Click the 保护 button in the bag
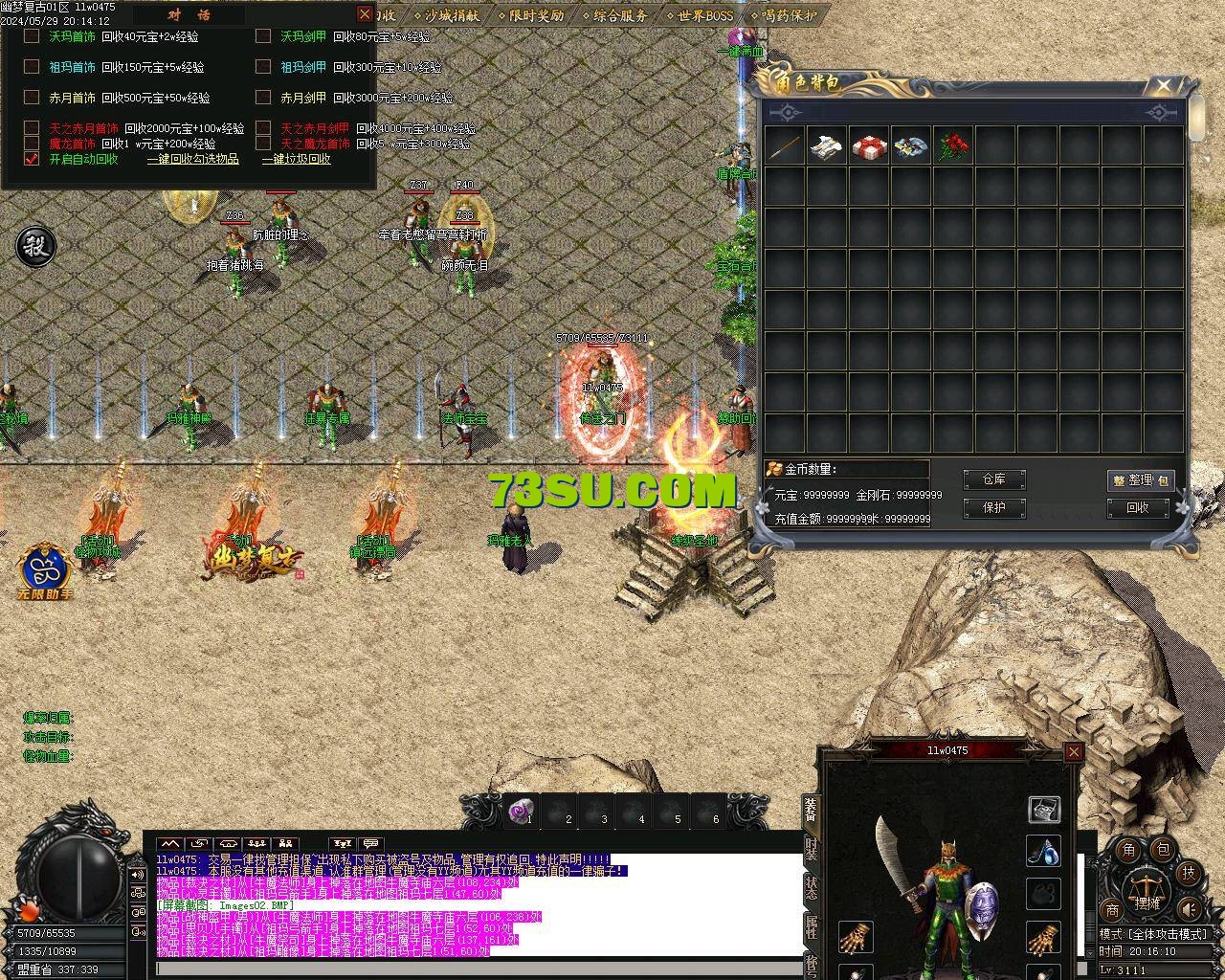This screenshot has width=1225, height=980. click(993, 507)
